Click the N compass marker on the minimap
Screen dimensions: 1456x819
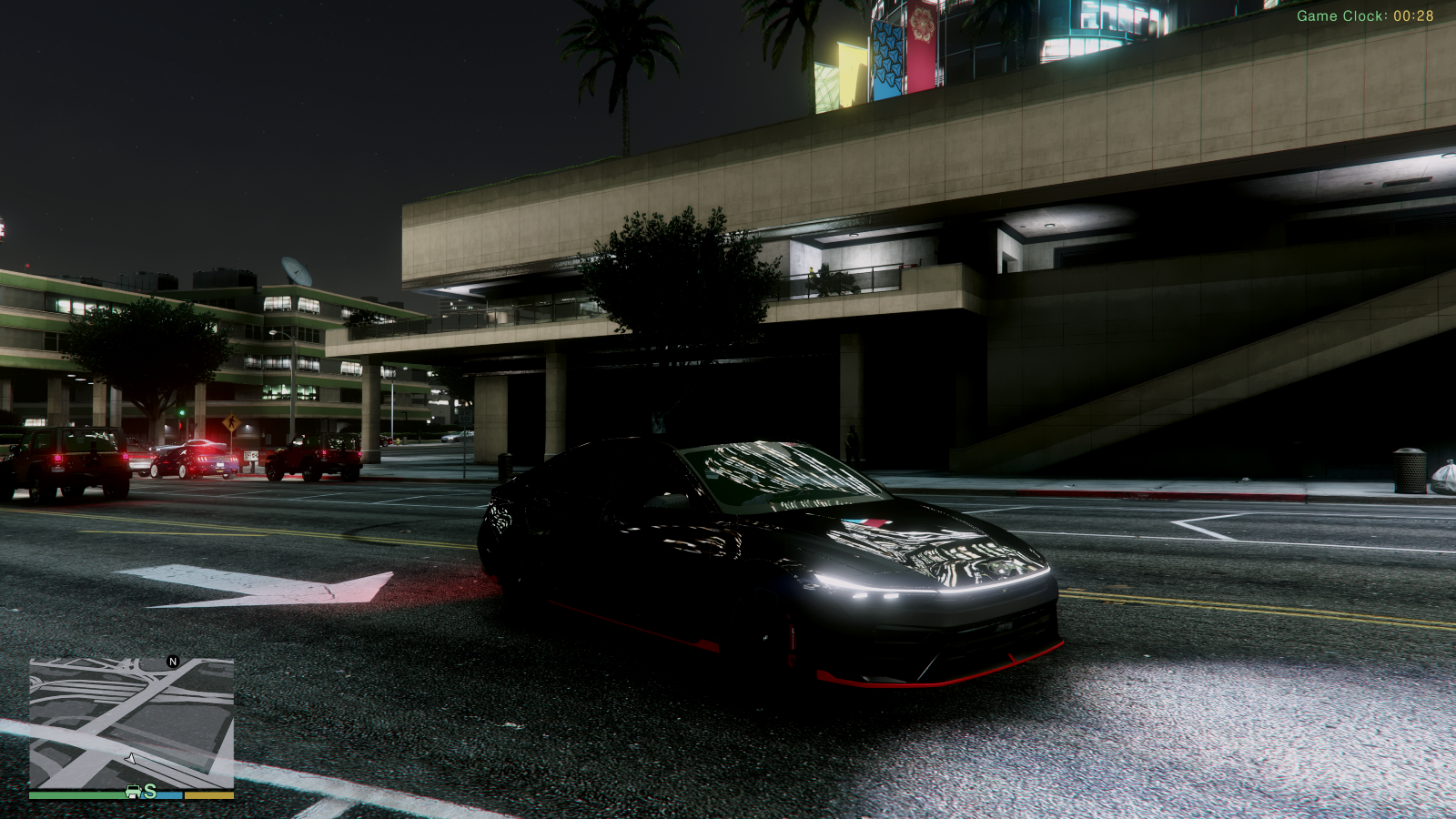(171, 662)
